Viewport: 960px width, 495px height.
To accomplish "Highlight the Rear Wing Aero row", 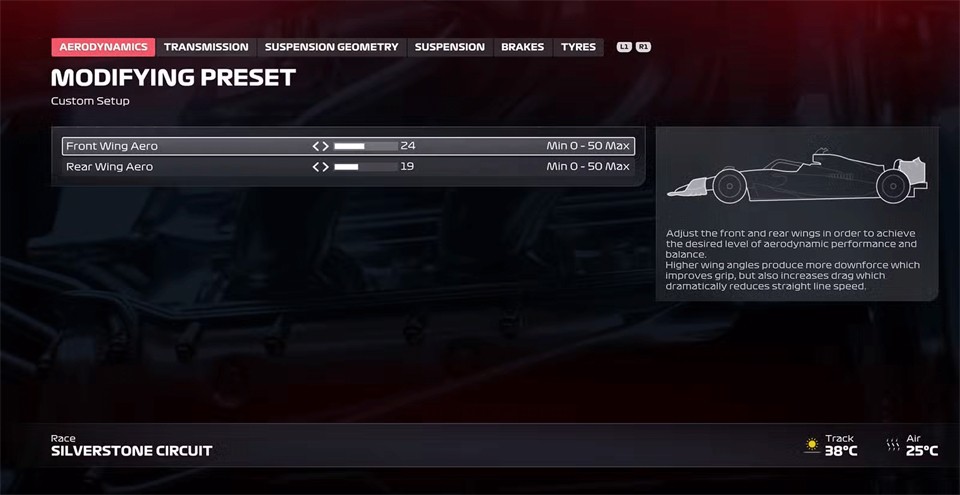I will tap(180, 167).
